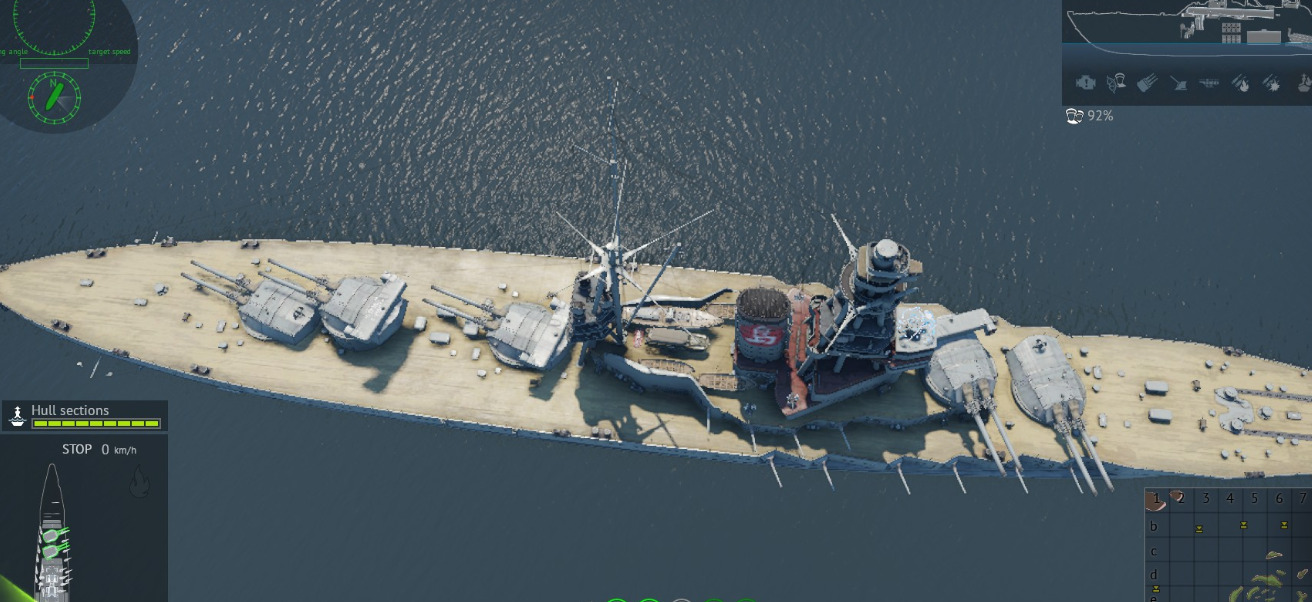The height and width of the screenshot is (602, 1312).
Task: Click the grey flame fire indicator
Action: (x=140, y=484)
